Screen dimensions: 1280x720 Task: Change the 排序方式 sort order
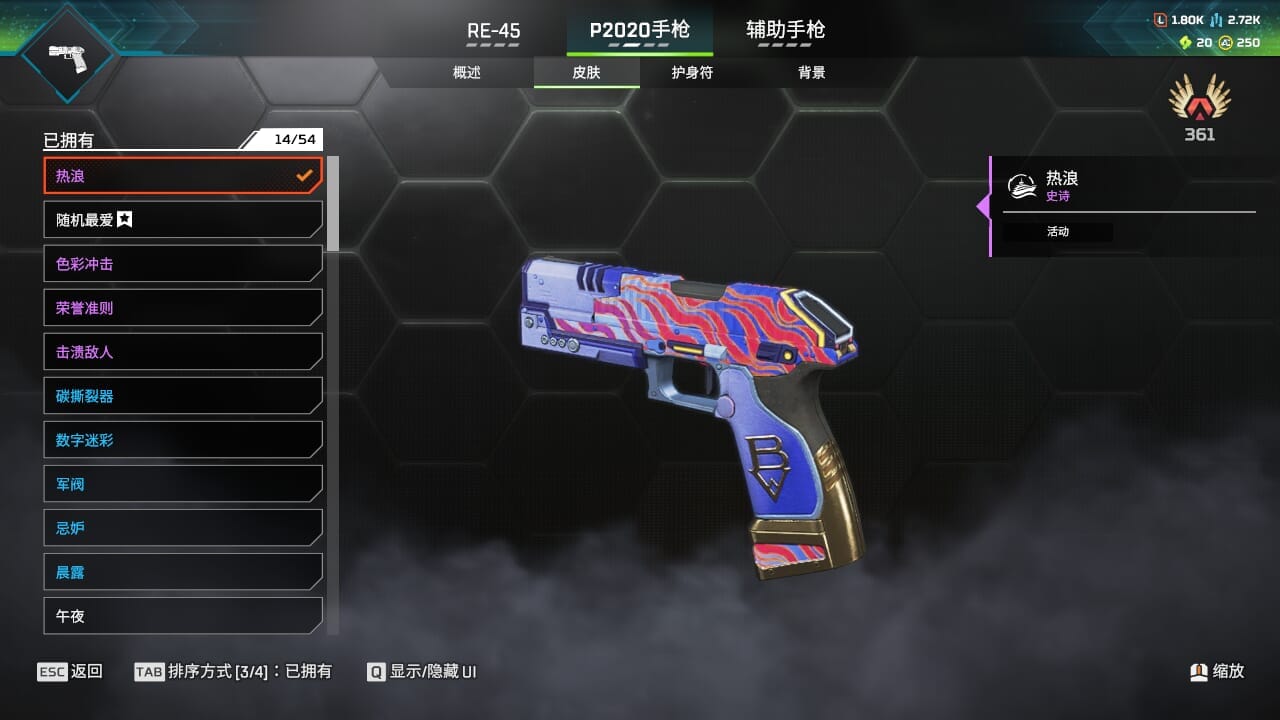pos(232,672)
